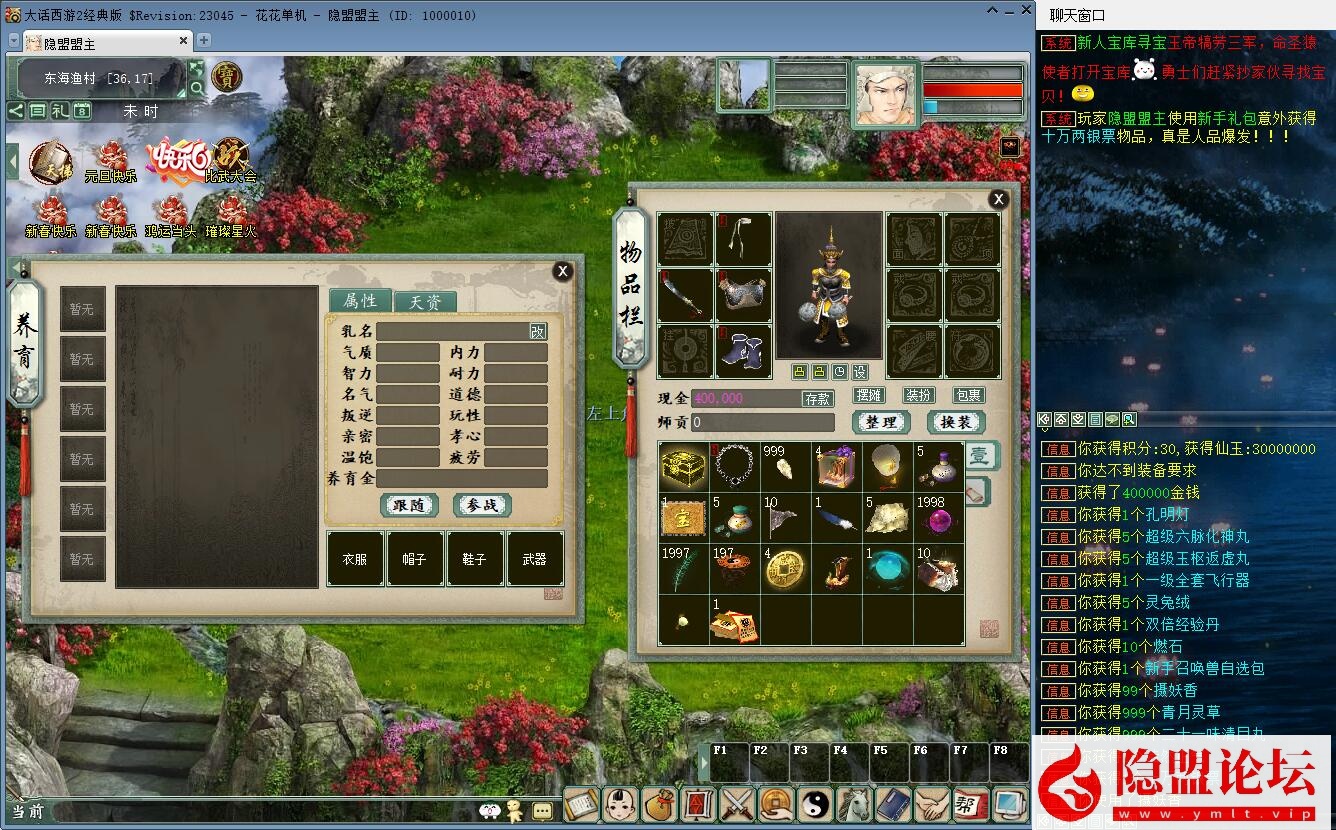Viewport: 1336px width, 830px height.
Task: Click 整理 to sort the inventory
Action: tap(881, 422)
